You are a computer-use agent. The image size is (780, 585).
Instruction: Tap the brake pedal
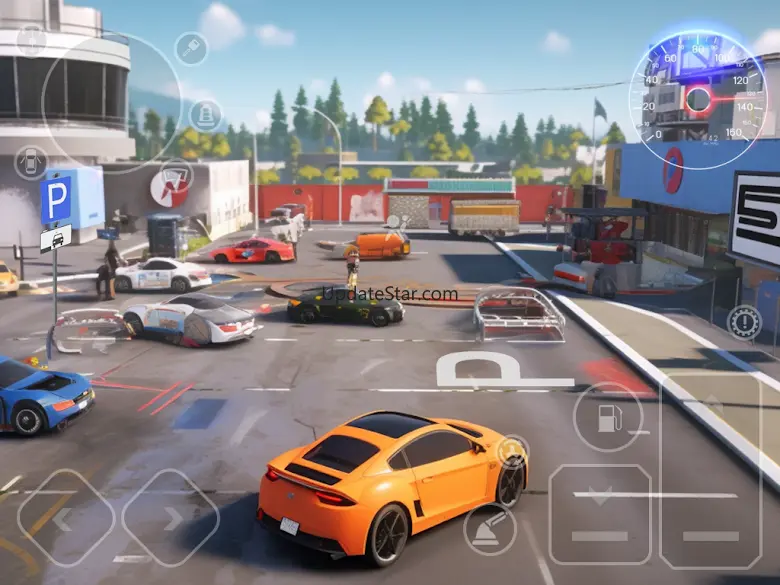click(599, 514)
